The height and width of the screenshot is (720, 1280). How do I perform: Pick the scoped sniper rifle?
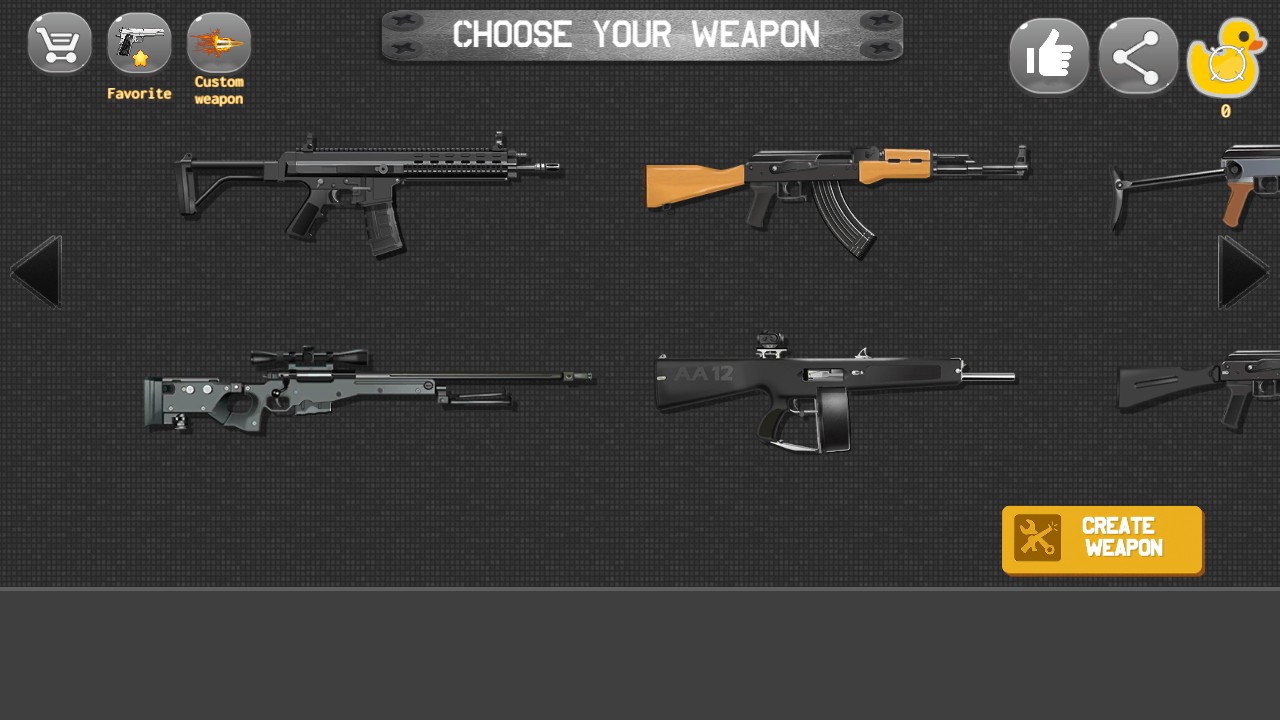[366, 390]
